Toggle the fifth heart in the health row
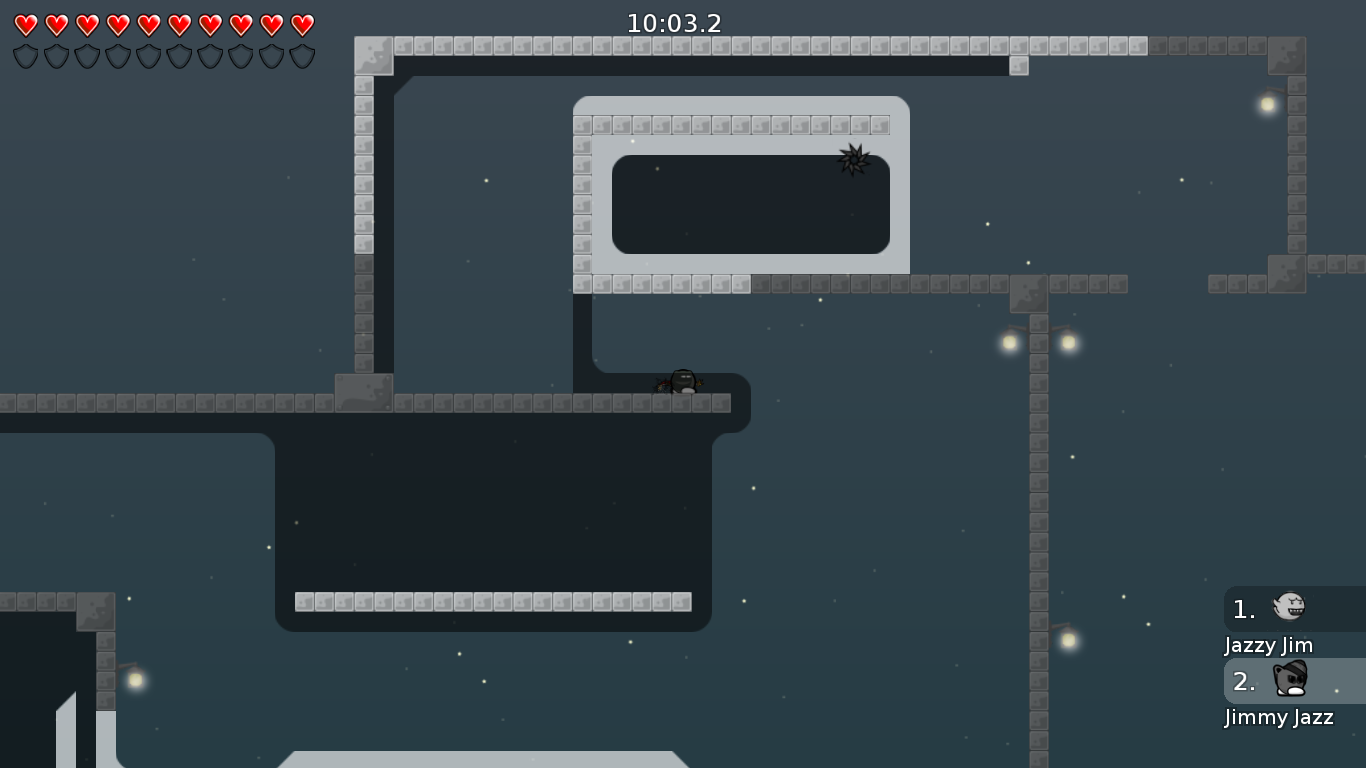The height and width of the screenshot is (768, 1366). click(x=147, y=24)
